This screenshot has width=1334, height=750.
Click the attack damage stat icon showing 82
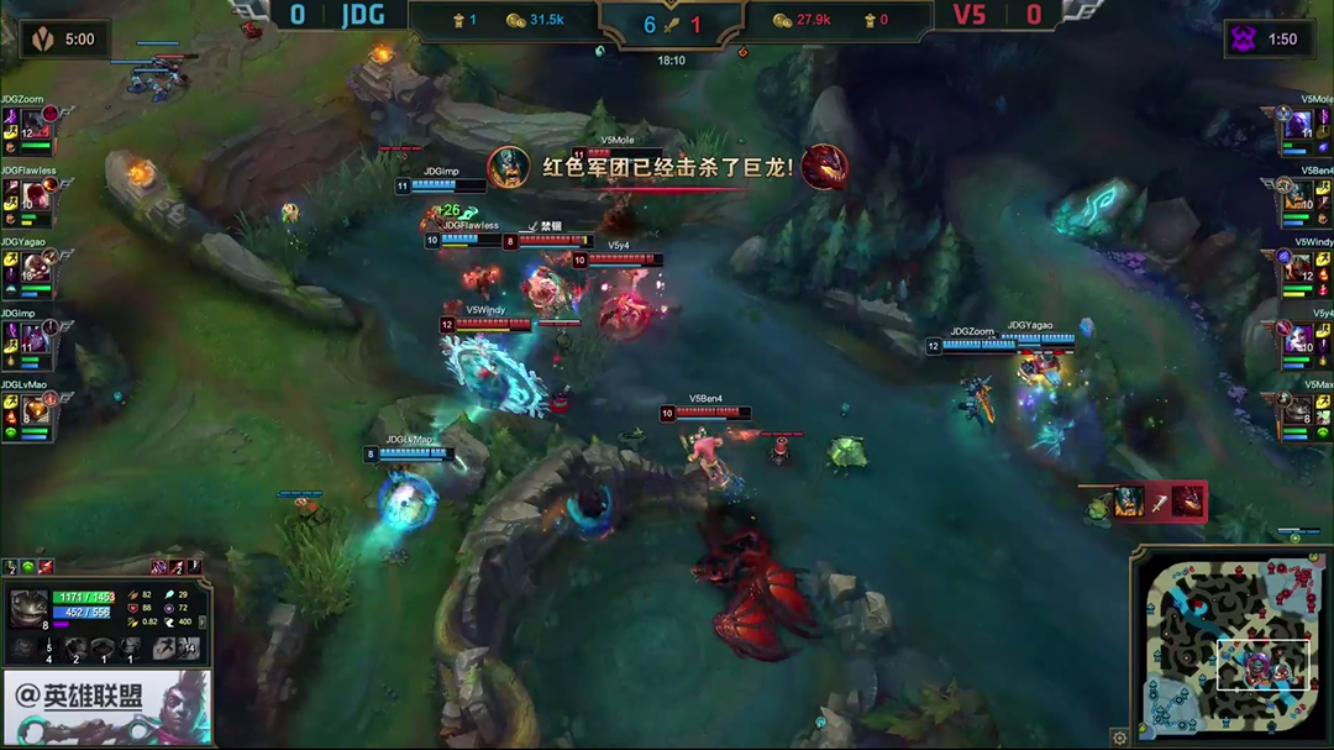(133, 596)
